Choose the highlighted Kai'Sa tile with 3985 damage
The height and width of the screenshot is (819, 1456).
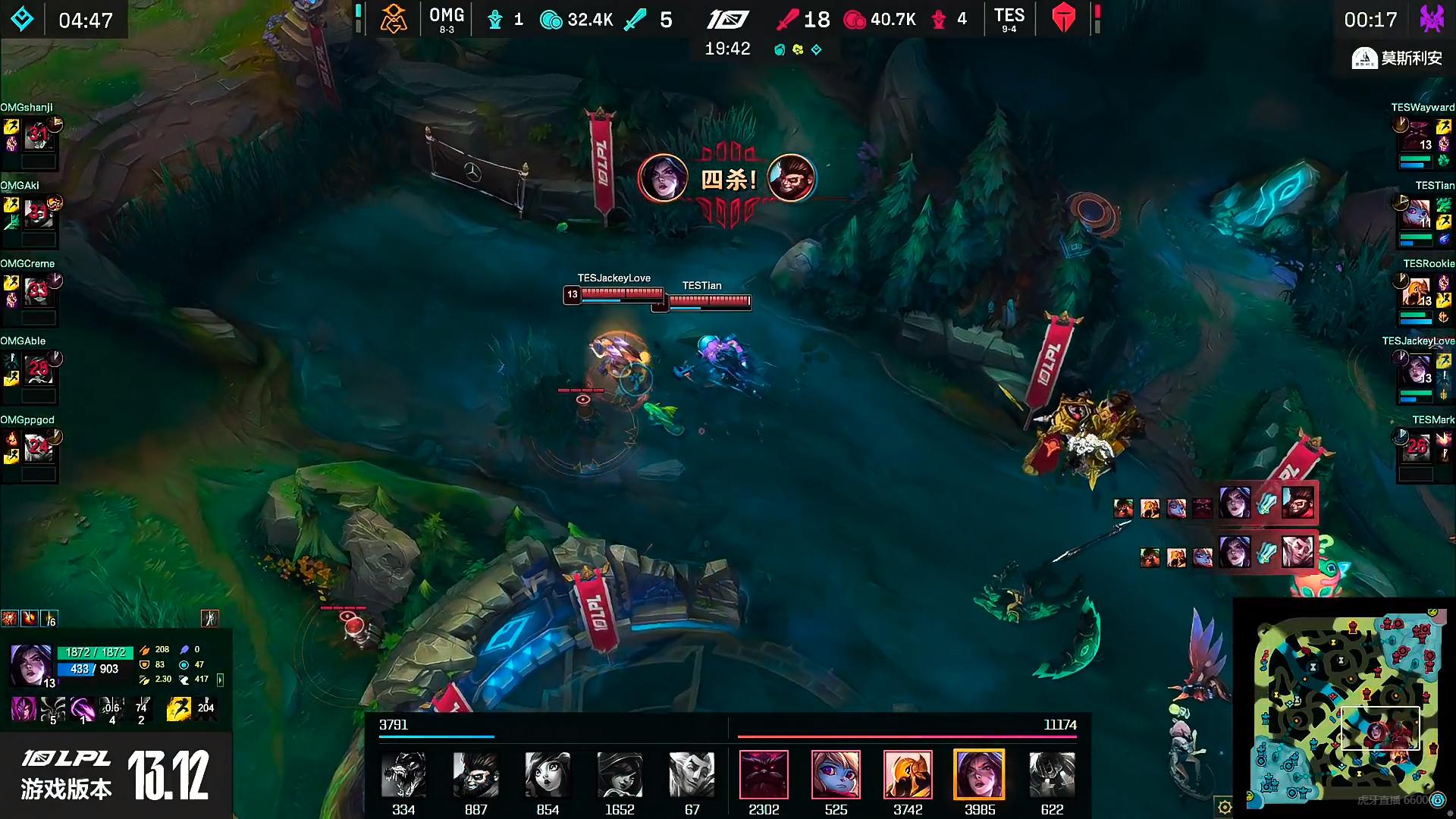[x=979, y=775]
